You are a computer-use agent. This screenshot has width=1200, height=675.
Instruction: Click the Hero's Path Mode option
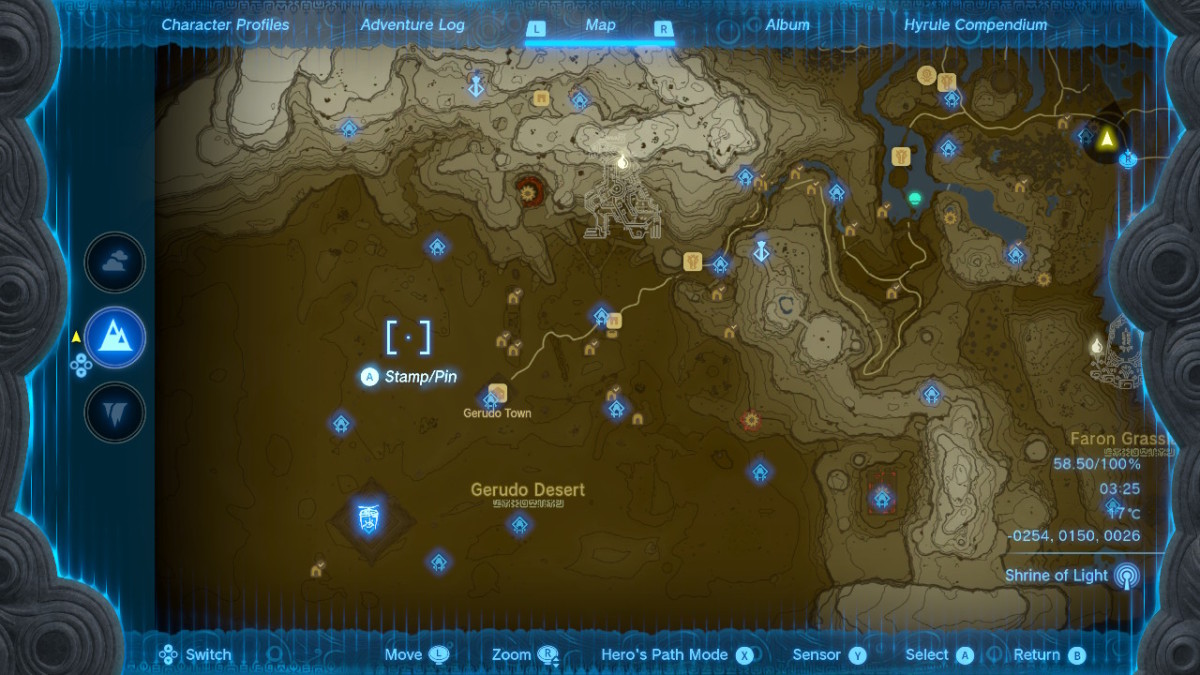point(664,655)
